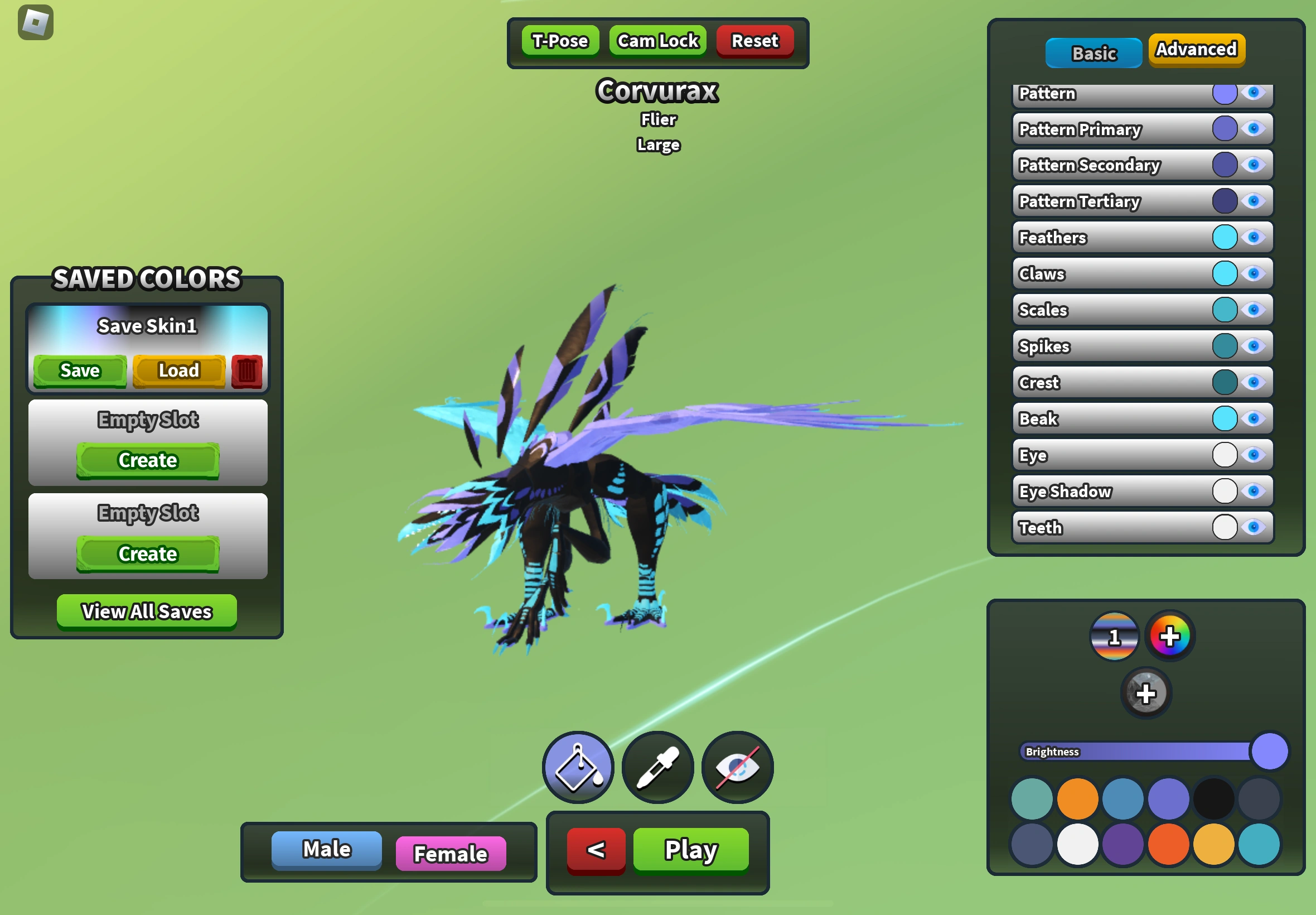Open the gradient palette numbered 1
Image resolution: width=1316 pixels, height=915 pixels.
point(1114,635)
